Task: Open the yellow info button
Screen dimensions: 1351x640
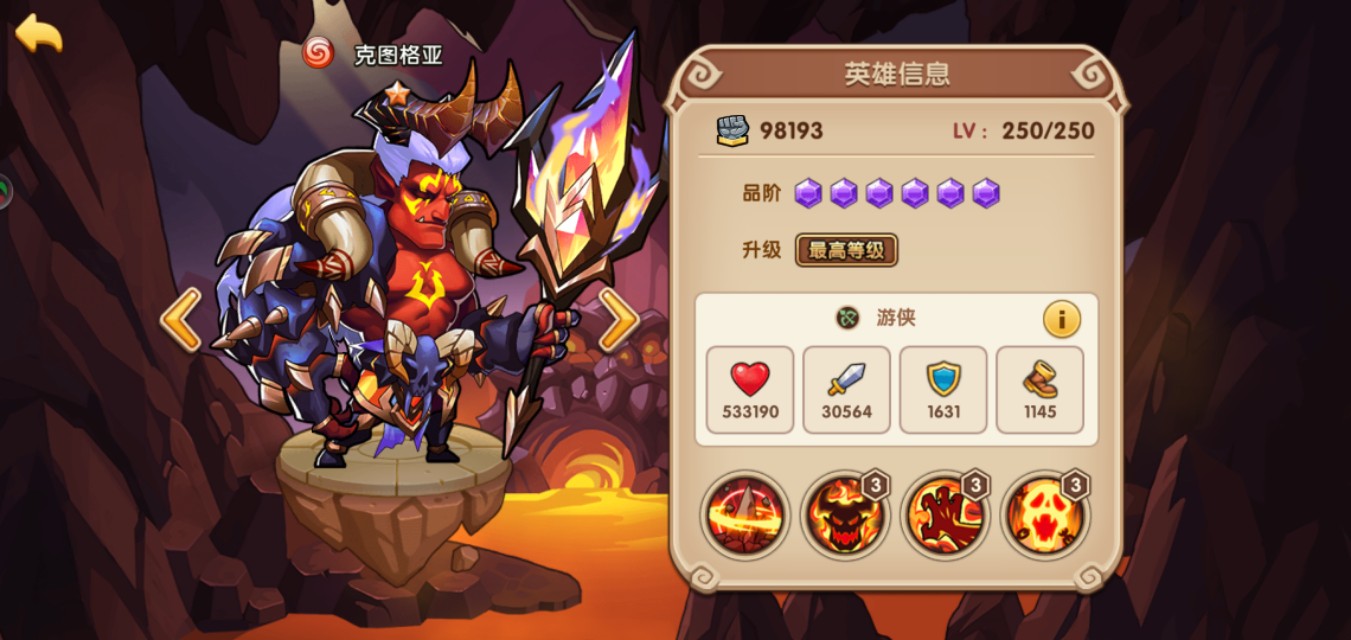Action: pos(1061,320)
